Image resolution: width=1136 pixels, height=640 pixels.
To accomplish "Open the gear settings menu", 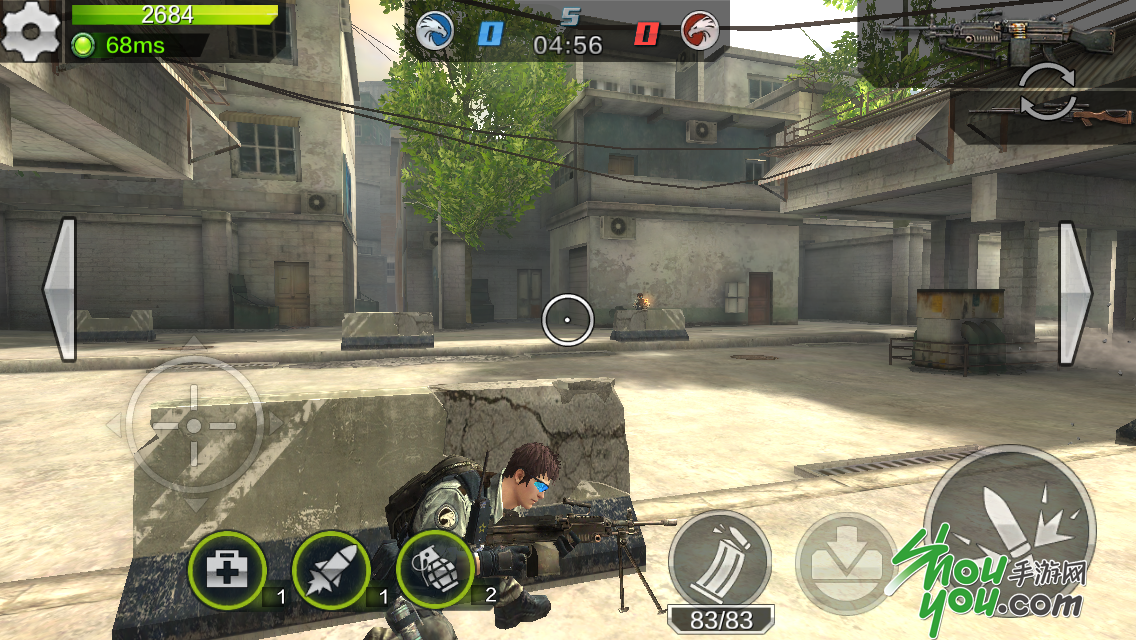I will (32, 32).
